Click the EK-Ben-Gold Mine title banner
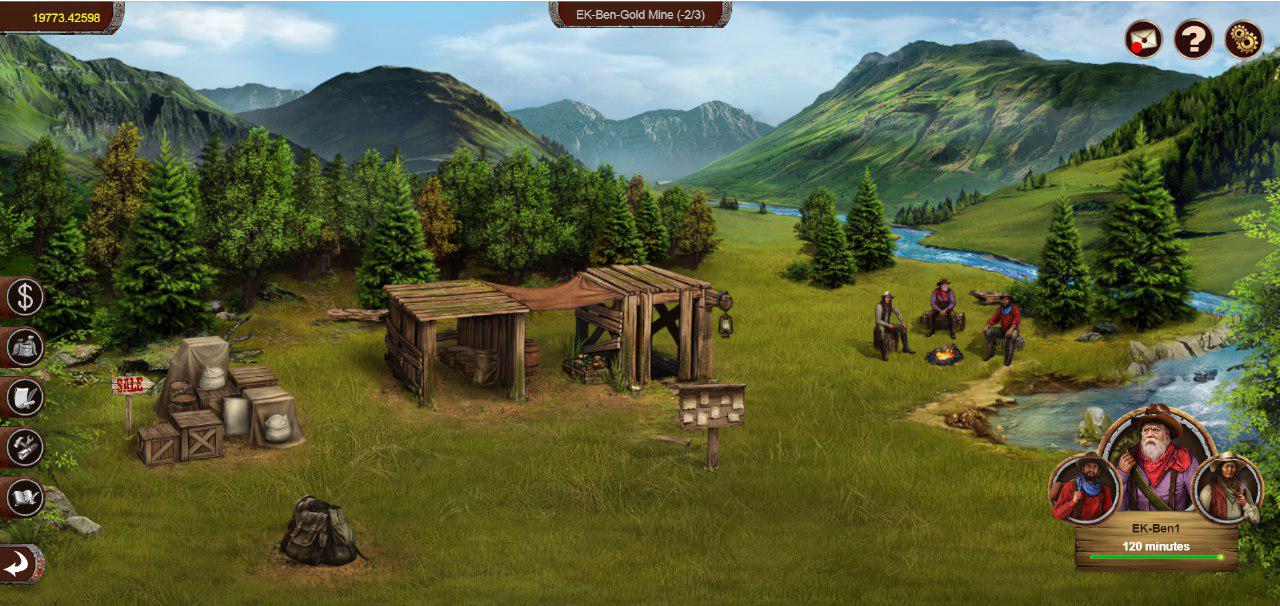Viewport: 1280px width, 606px height. click(640, 14)
